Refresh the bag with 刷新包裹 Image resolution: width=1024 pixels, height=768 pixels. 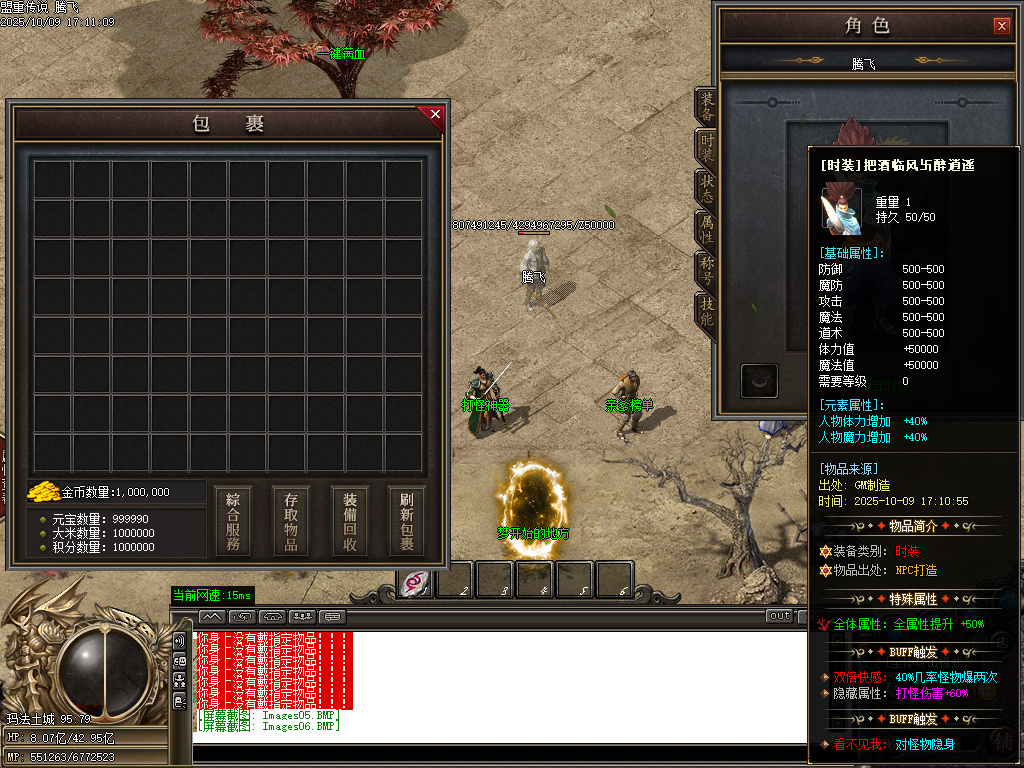(407, 521)
